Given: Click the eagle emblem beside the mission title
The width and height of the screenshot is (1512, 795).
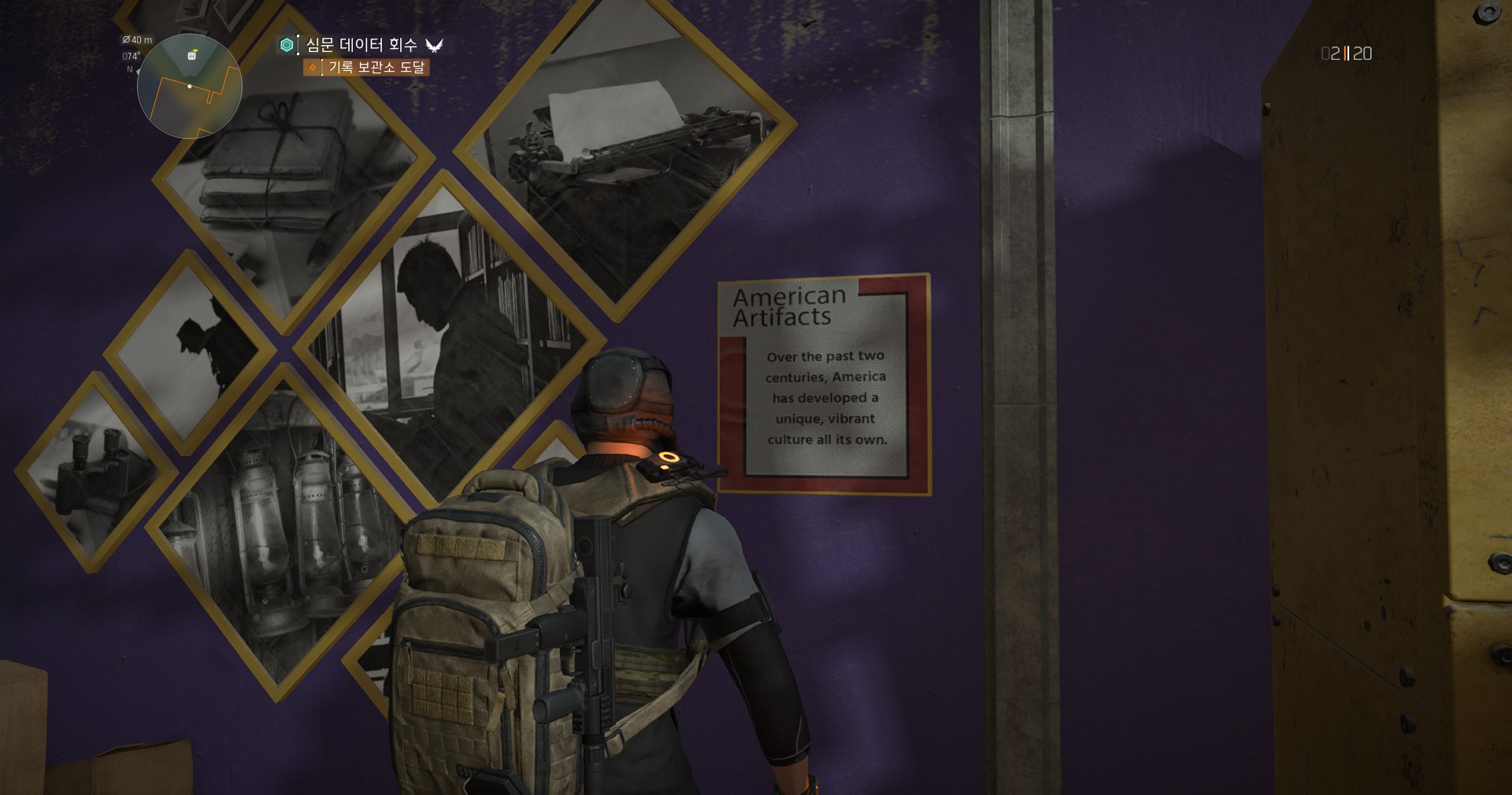Looking at the screenshot, I should pos(434,46).
